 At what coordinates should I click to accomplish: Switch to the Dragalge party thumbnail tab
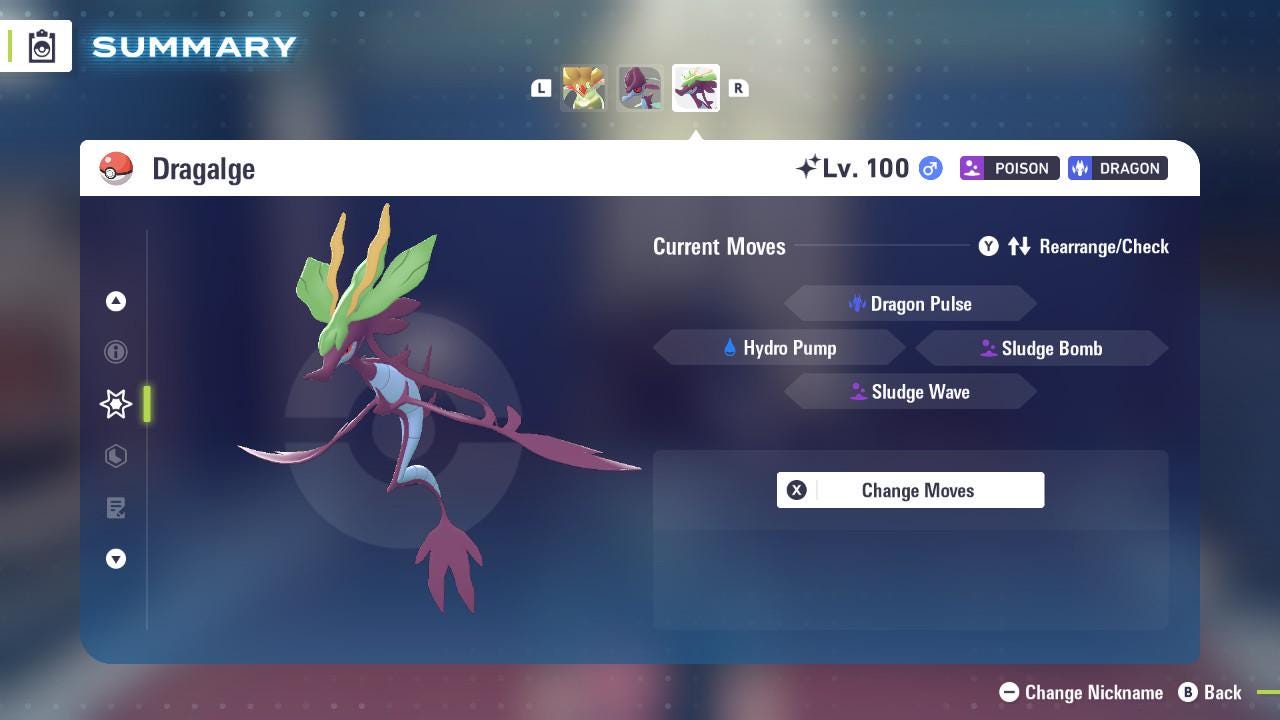click(x=696, y=87)
